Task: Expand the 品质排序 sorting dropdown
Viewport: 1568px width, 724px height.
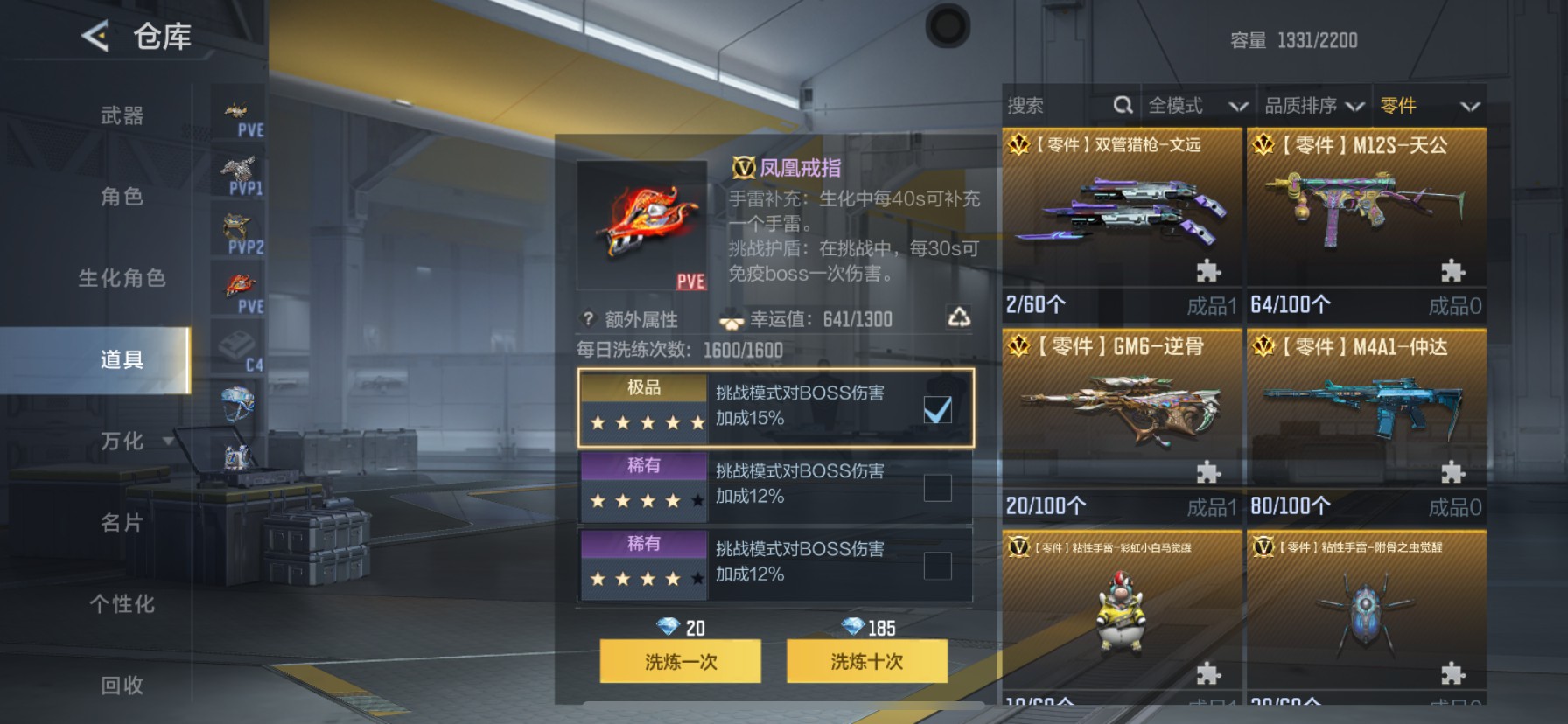Action: [1312, 105]
